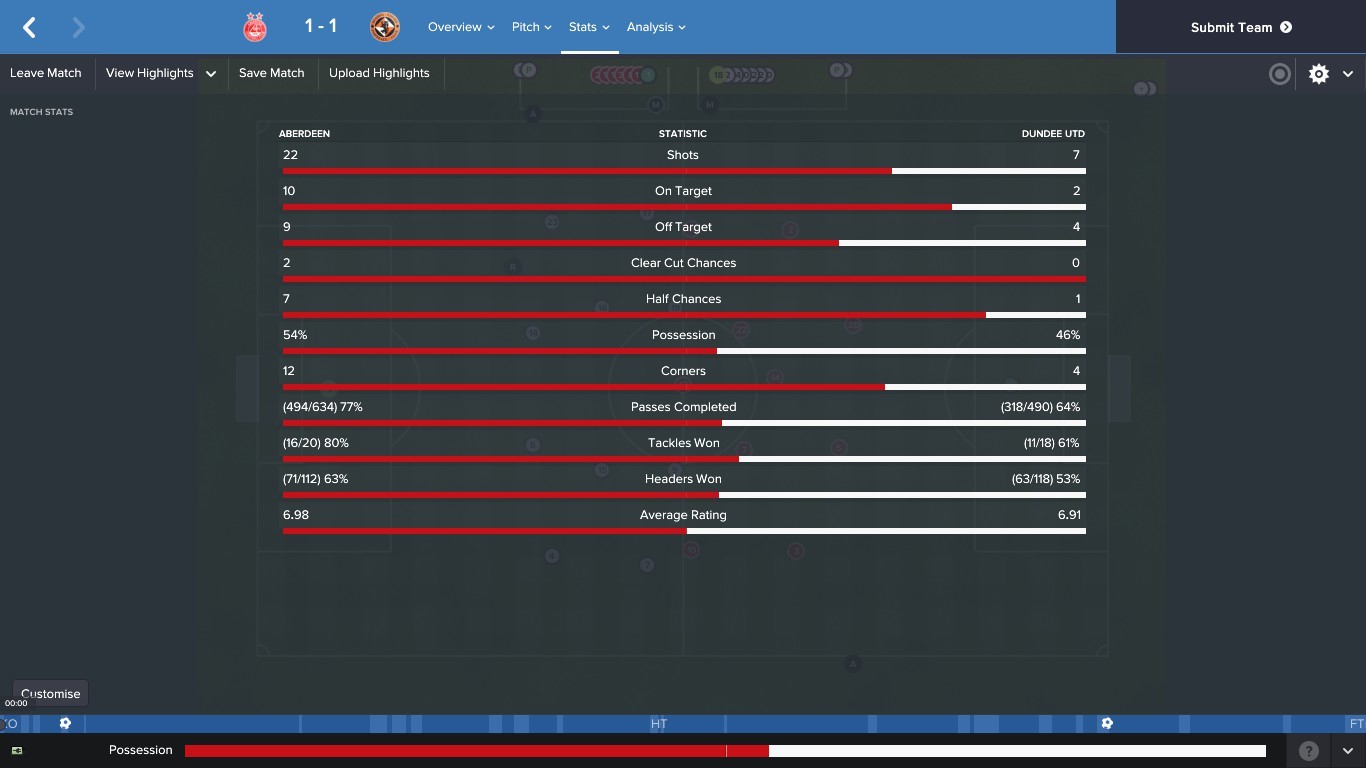Viewport: 1366px width, 768px height.
Task: Click the Dundee United club crest
Action: pyautogui.click(x=384, y=27)
